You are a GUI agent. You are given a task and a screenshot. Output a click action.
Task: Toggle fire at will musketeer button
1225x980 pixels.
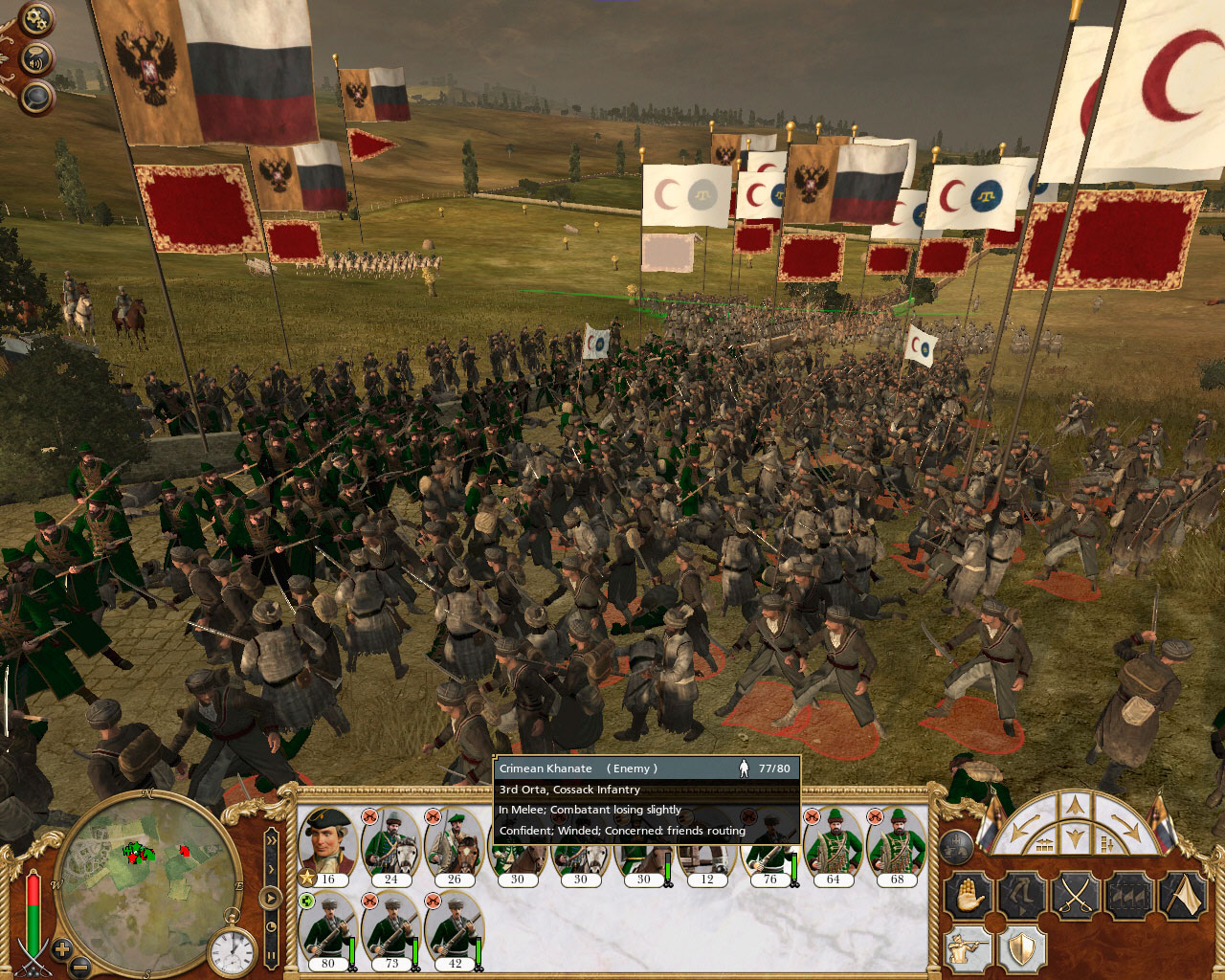click(969, 949)
